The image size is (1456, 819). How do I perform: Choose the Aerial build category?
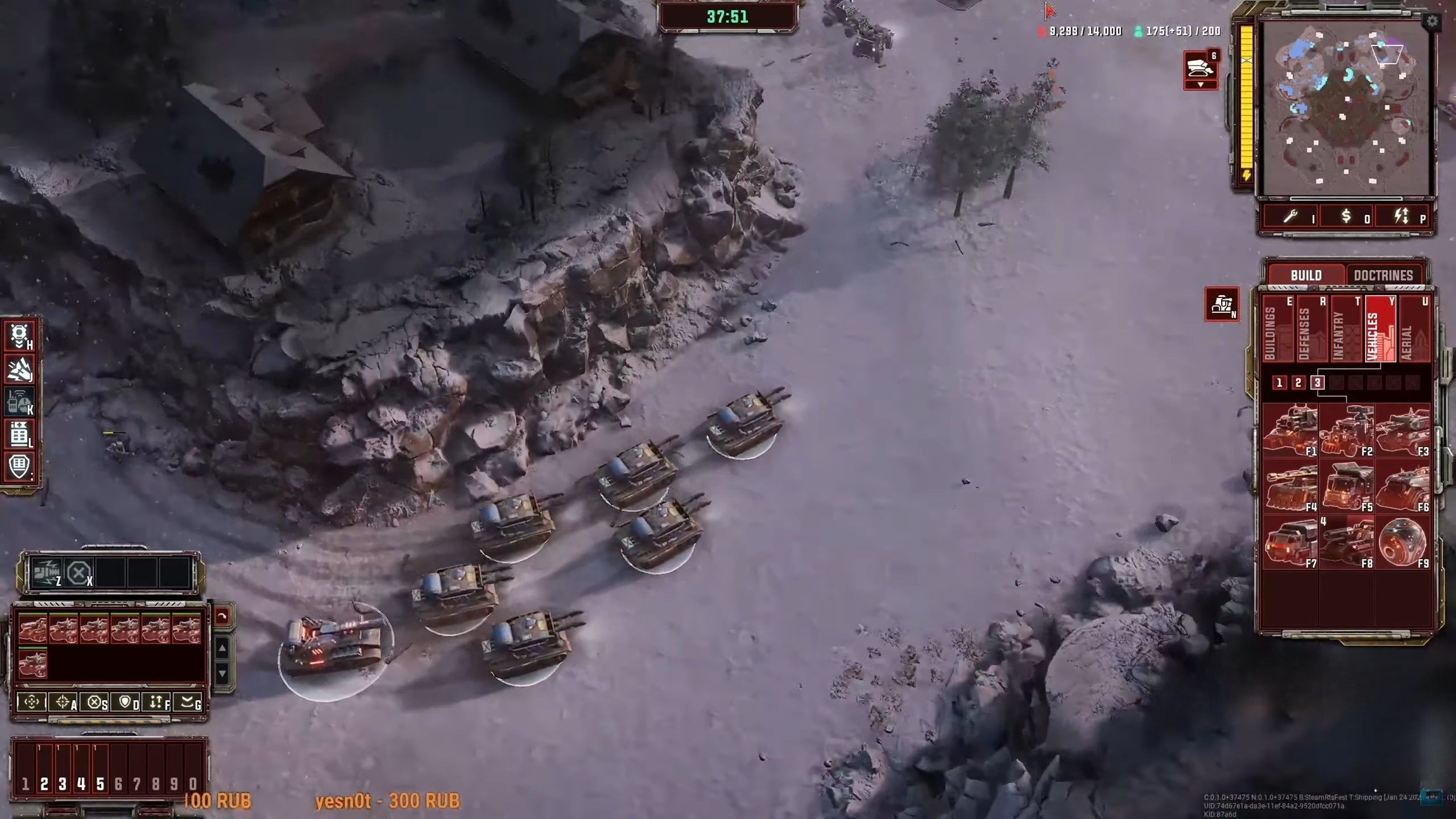click(x=1413, y=330)
